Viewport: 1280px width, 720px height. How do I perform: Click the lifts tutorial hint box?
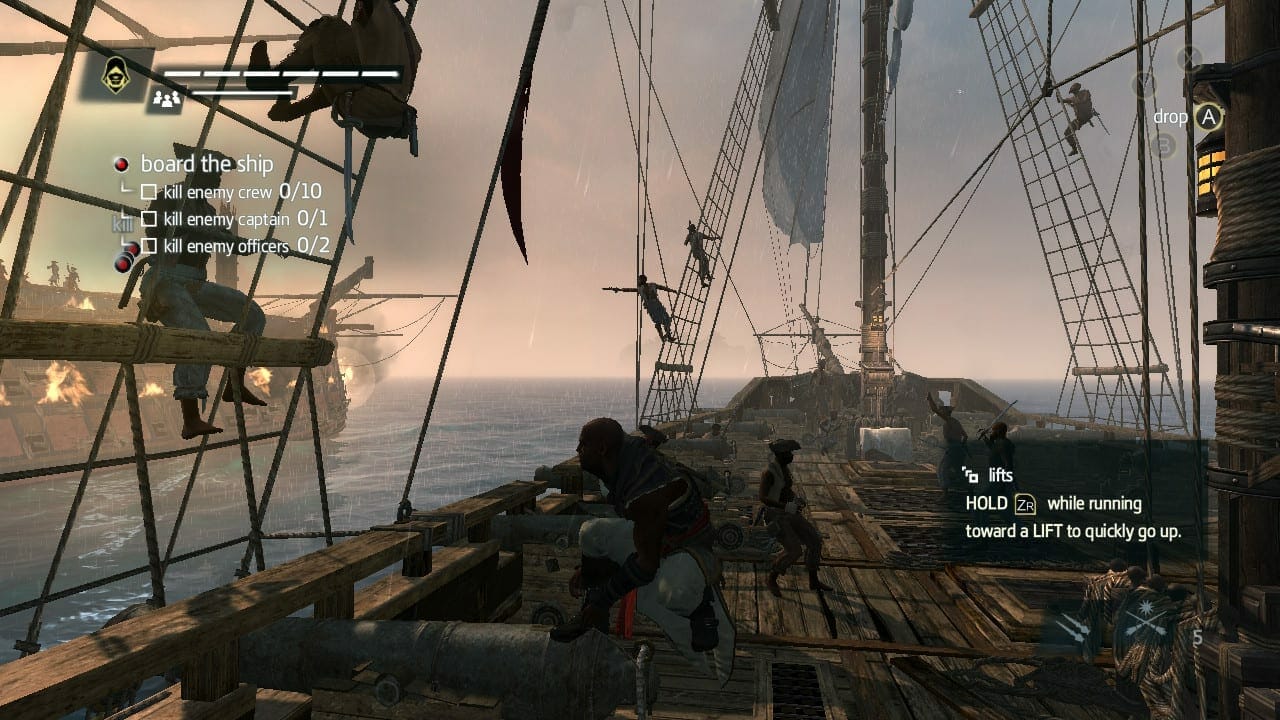[1075, 503]
